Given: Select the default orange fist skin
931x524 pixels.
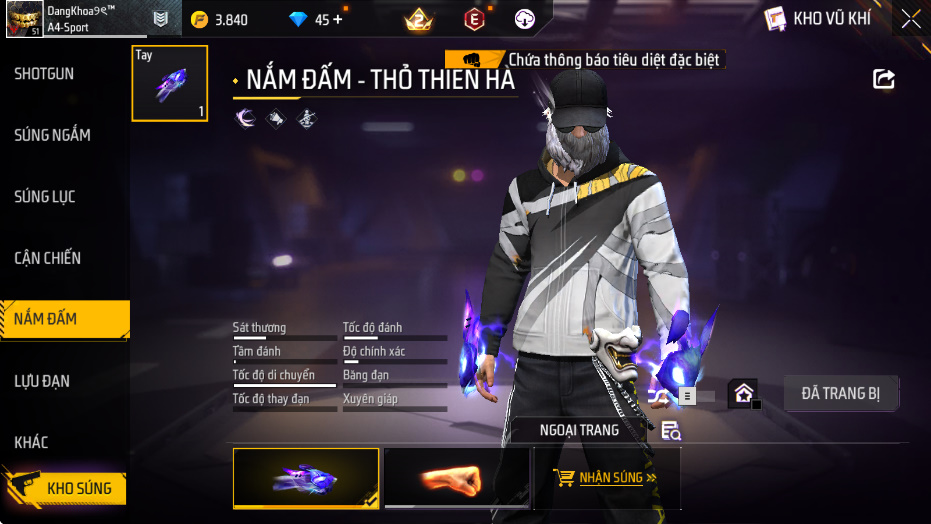Looking at the screenshot, I should (x=456, y=479).
